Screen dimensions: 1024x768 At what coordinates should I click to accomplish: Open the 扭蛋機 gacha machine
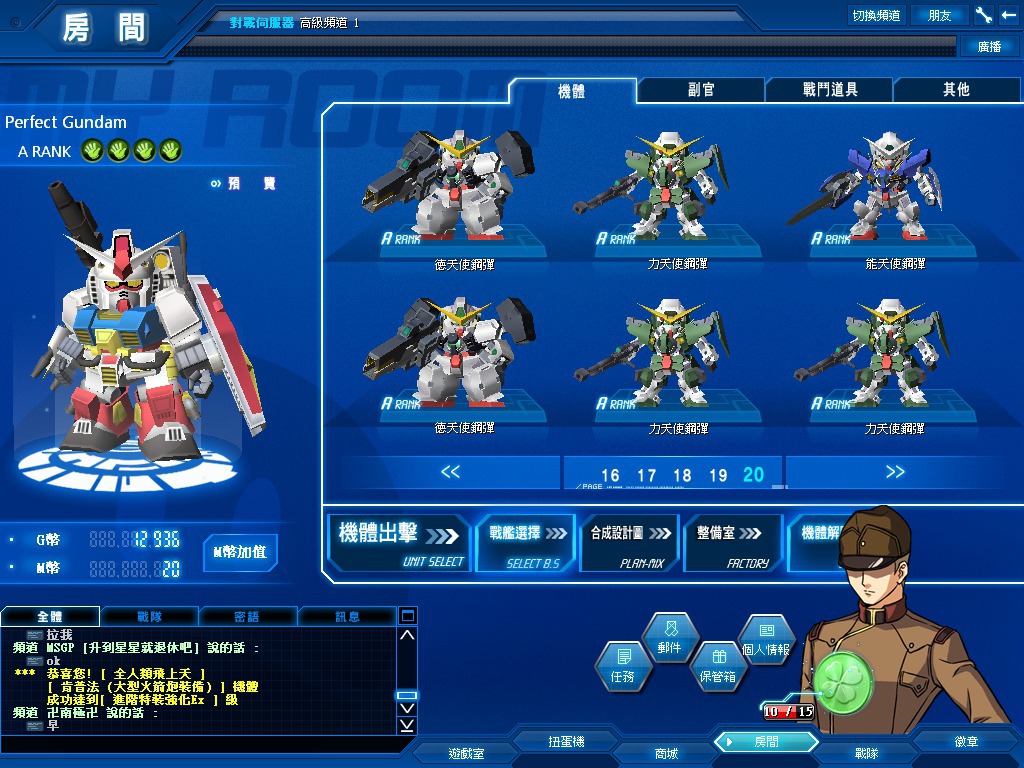point(566,742)
